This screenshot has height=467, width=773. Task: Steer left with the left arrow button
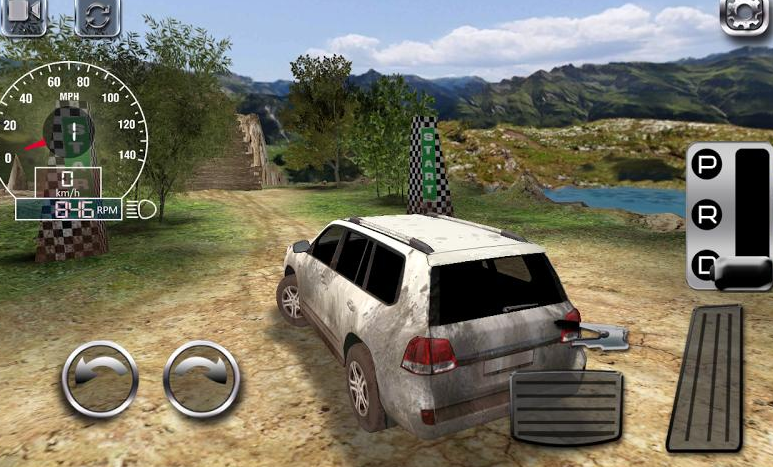100,379
